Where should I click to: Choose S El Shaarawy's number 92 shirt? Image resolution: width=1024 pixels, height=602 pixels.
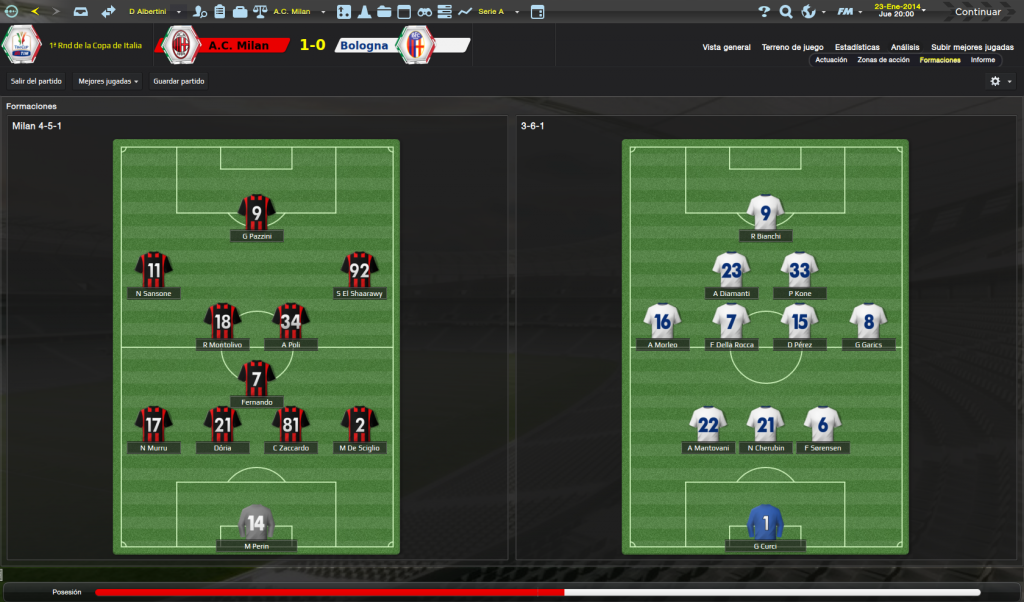click(x=360, y=269)
